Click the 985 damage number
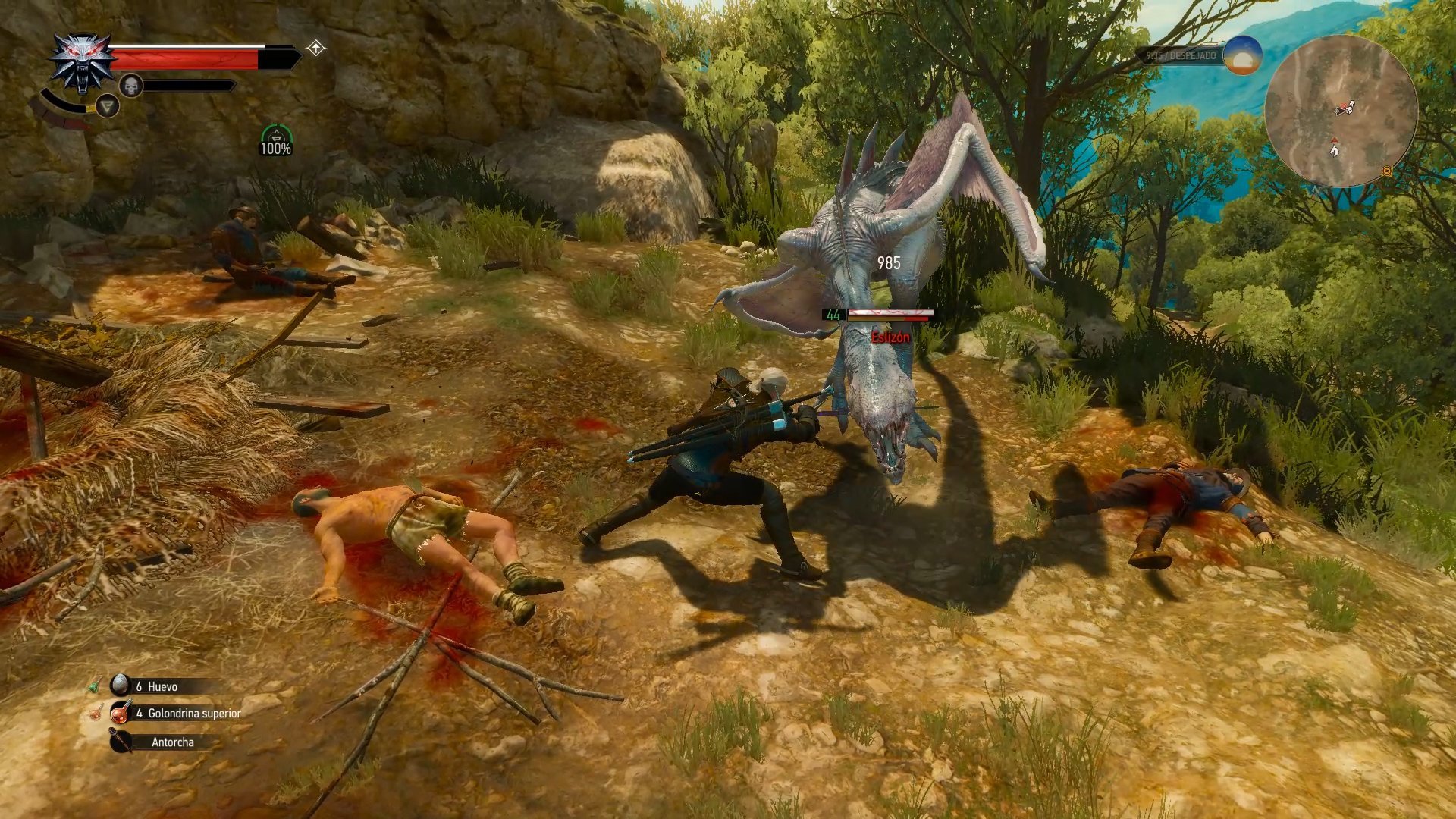Screen dimensions: 1456x819 (887, 263)
